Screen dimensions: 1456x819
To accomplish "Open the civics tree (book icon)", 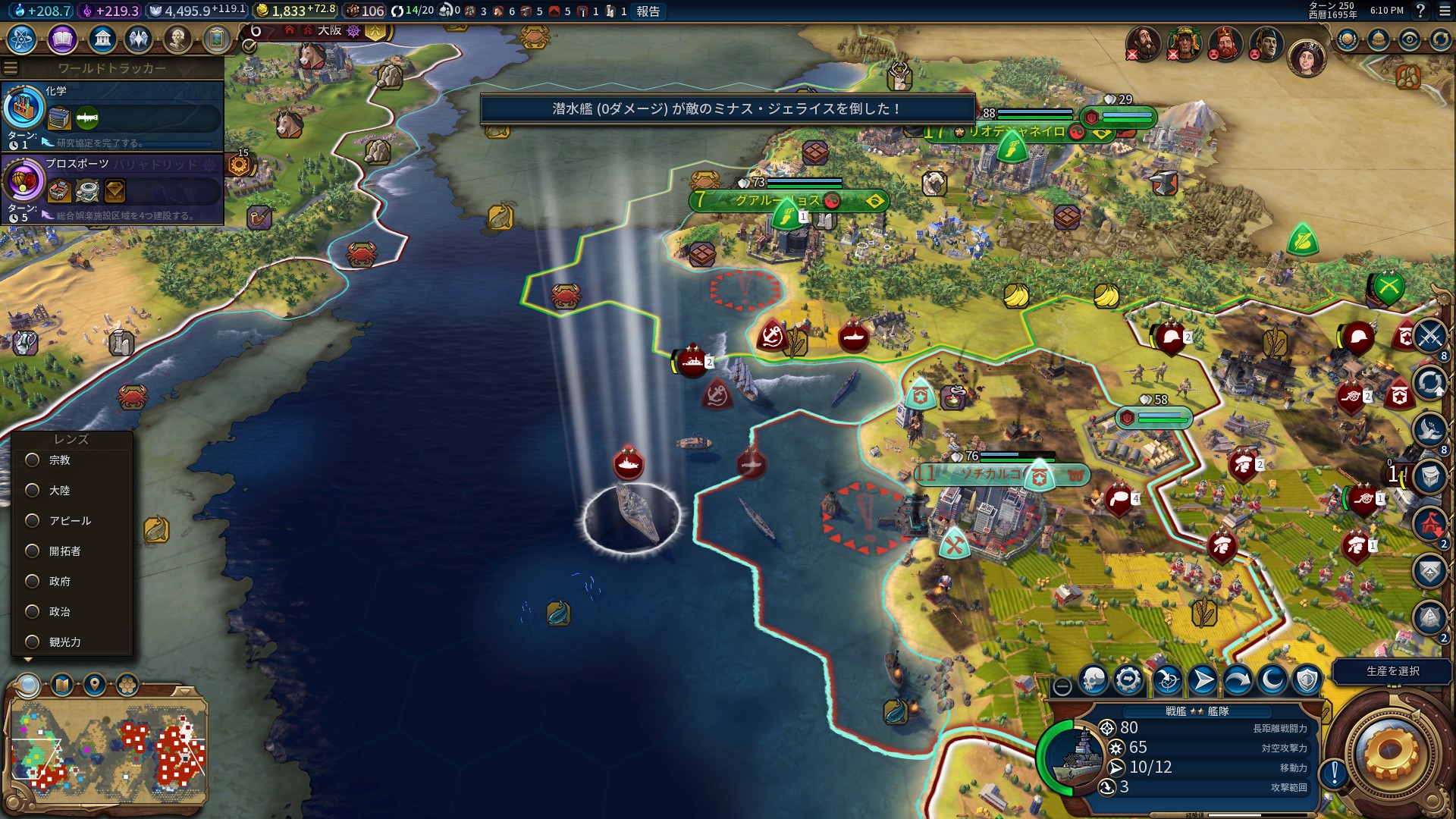I will click(62, 39).
